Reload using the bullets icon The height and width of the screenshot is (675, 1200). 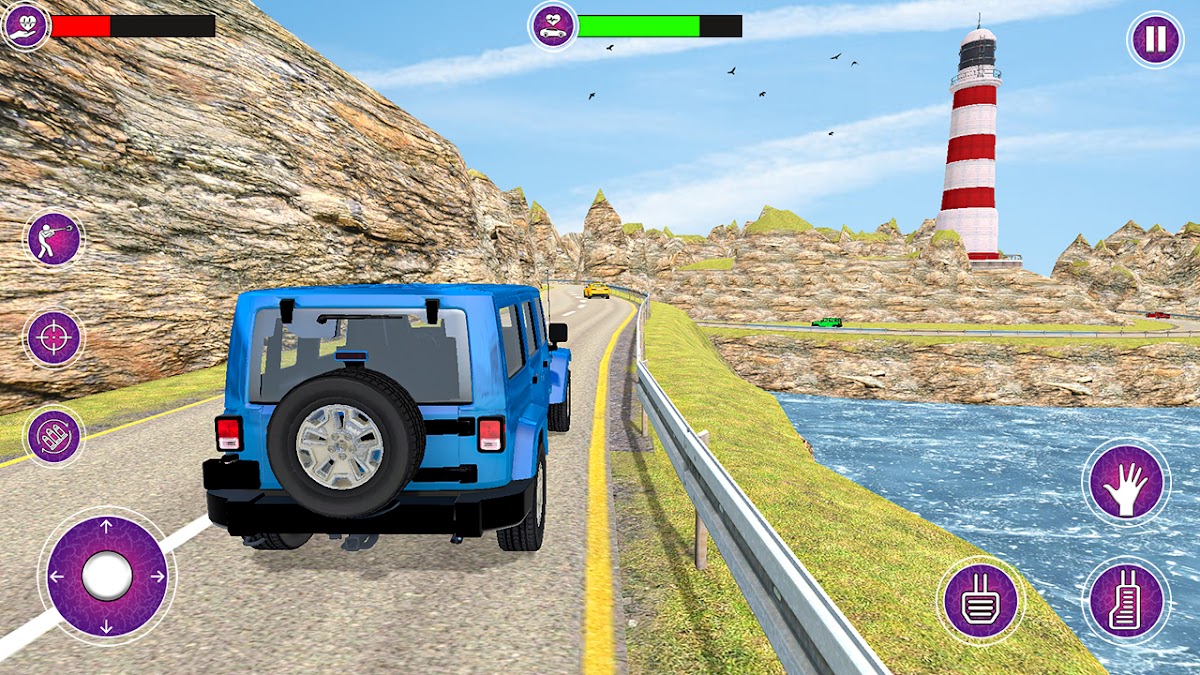tap(54, 436)
